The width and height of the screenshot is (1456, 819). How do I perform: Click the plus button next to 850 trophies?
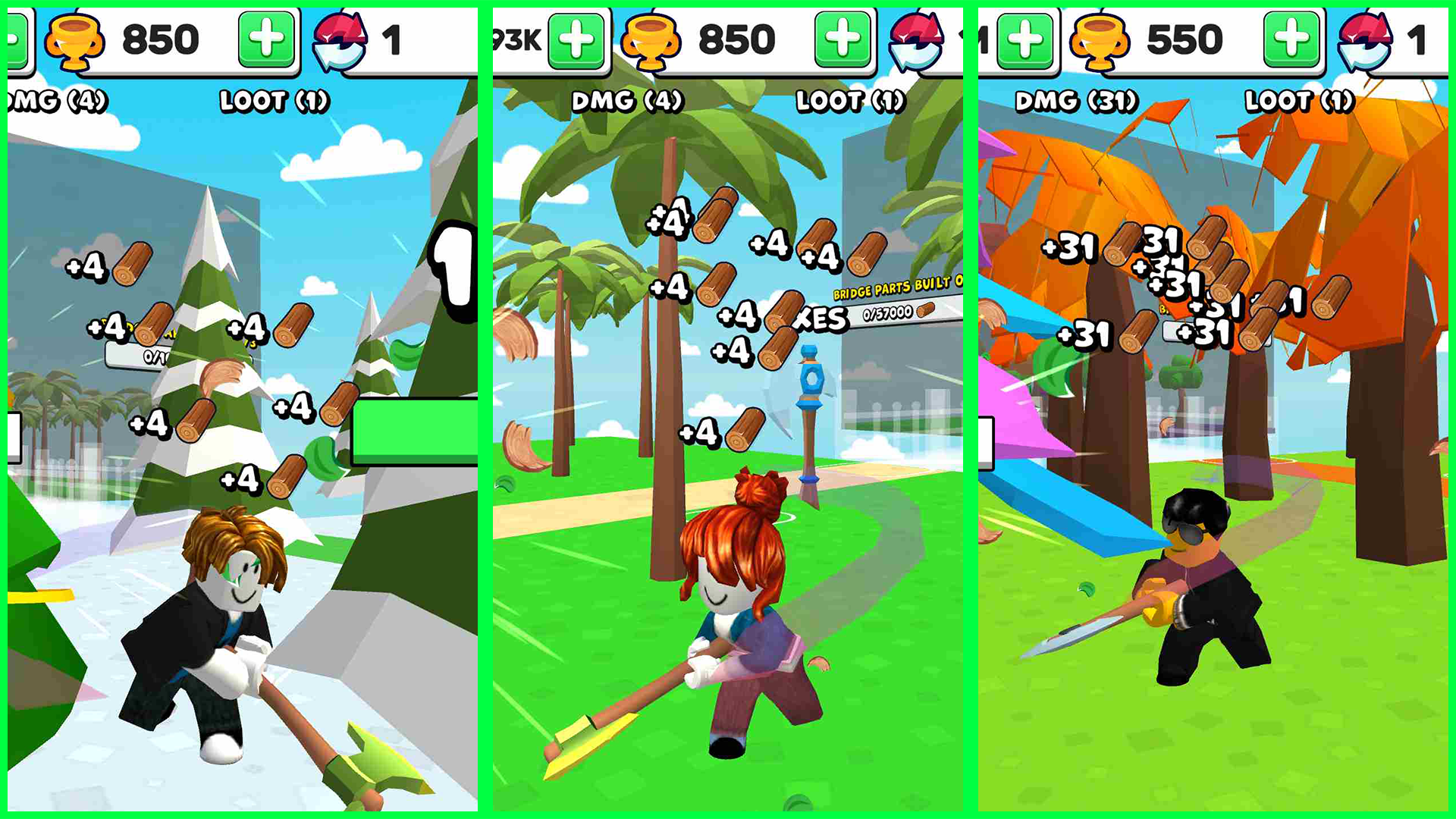(x=265, y=38)
